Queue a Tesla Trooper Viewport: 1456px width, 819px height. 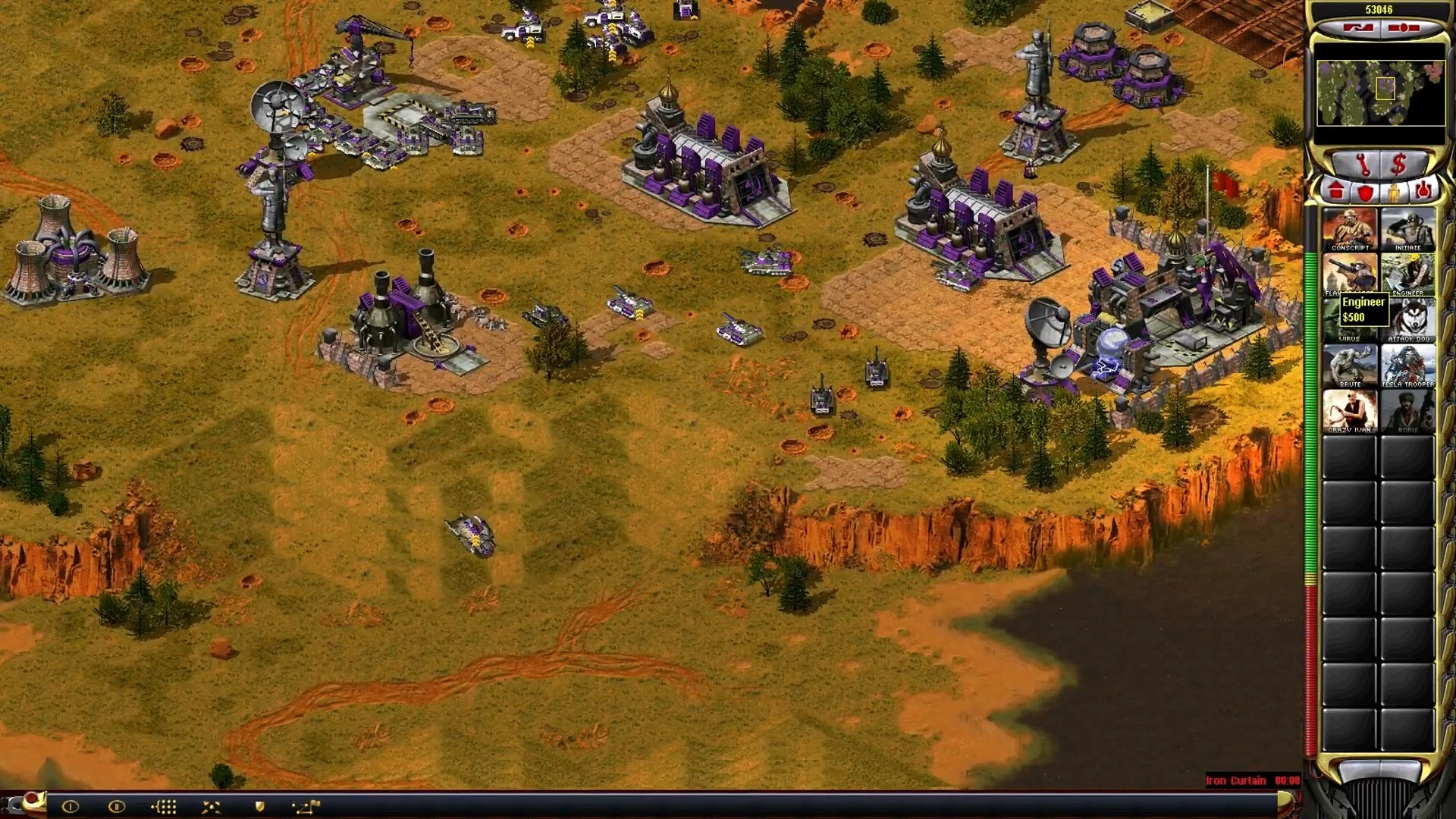pyautogui.click(x=1407, y=366)
